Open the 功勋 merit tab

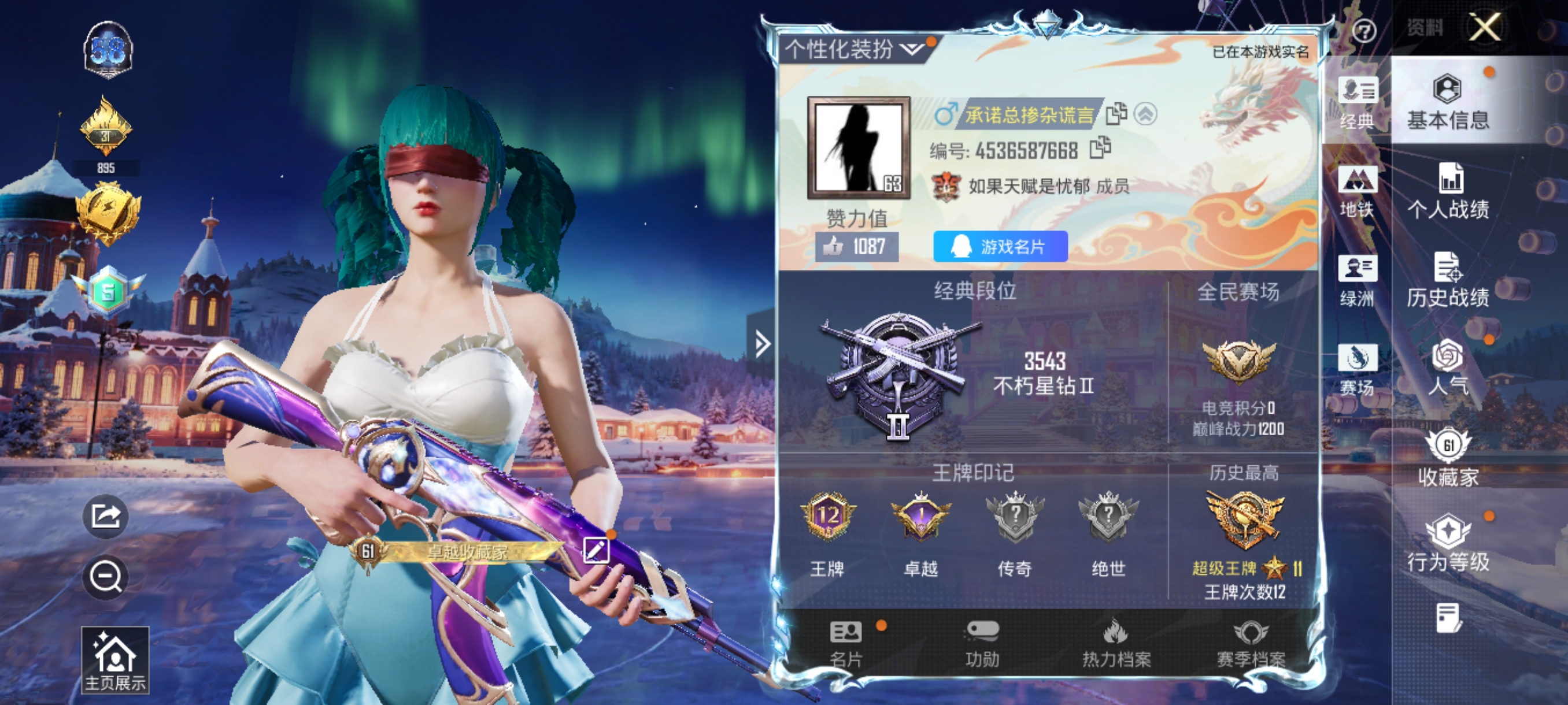point(982,644)
